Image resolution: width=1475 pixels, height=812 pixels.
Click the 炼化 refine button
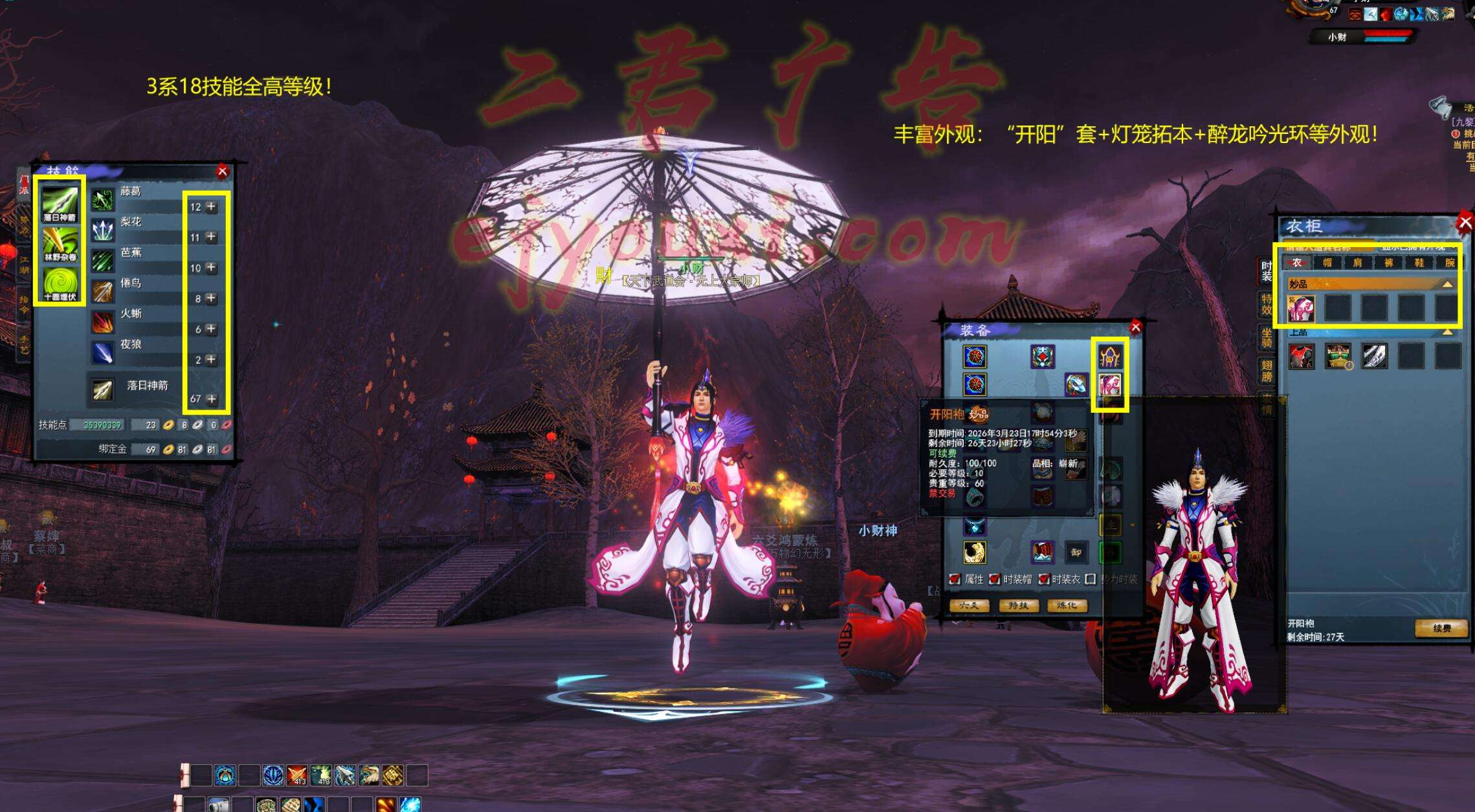coord(1067,606)
